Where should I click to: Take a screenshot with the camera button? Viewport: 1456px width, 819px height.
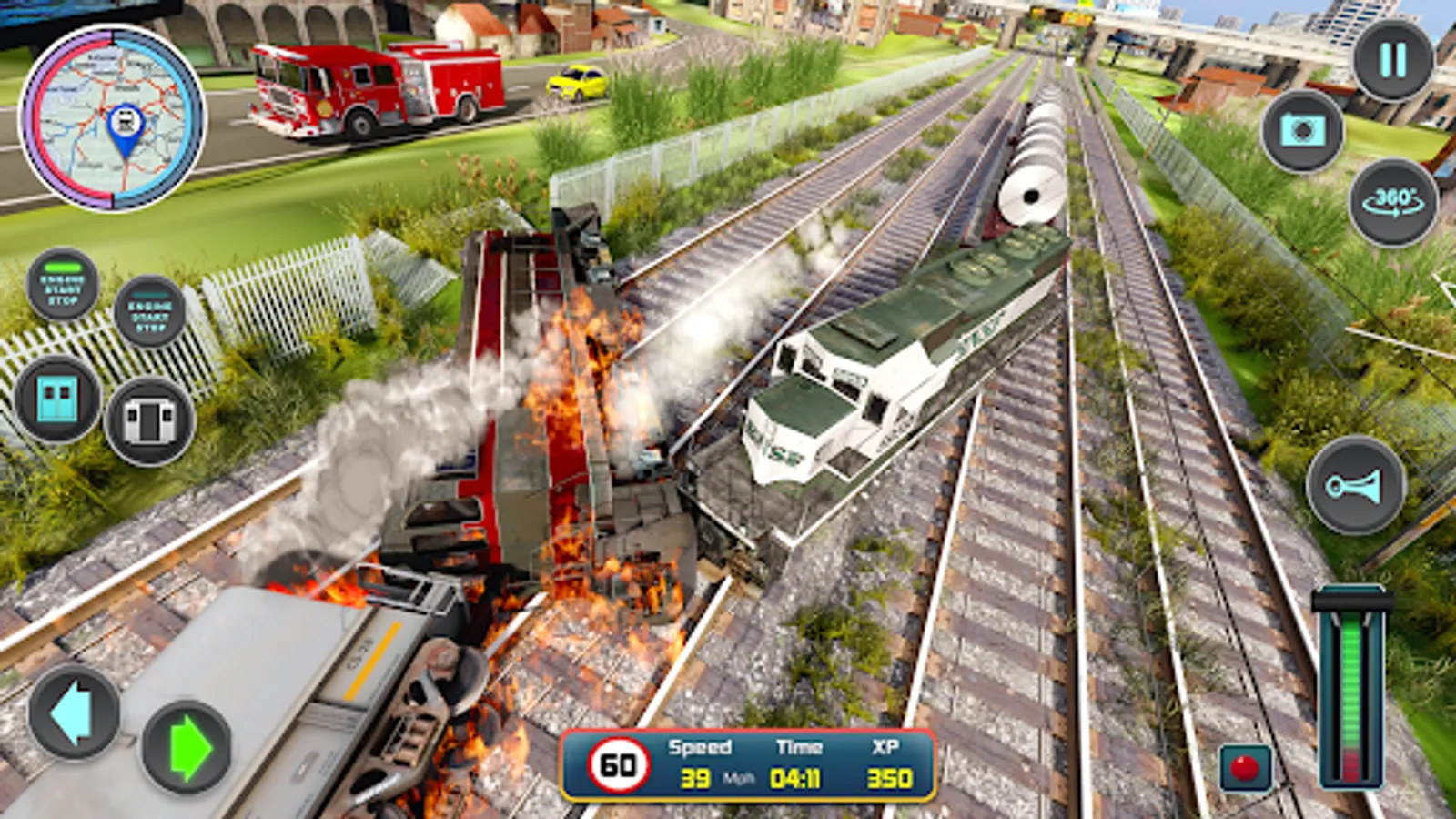click(x=1302, y=131)
